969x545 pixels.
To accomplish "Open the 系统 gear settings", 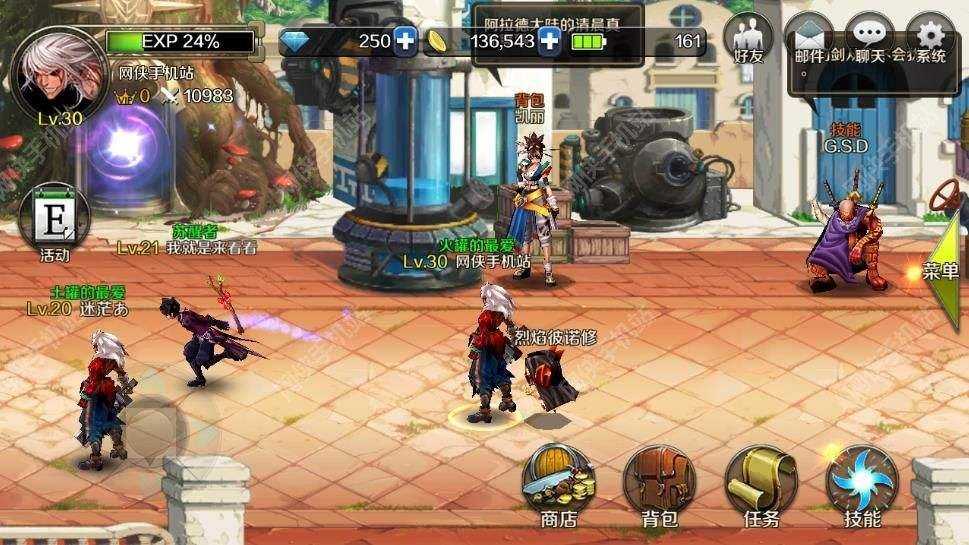I will click(x=931, y=40).
